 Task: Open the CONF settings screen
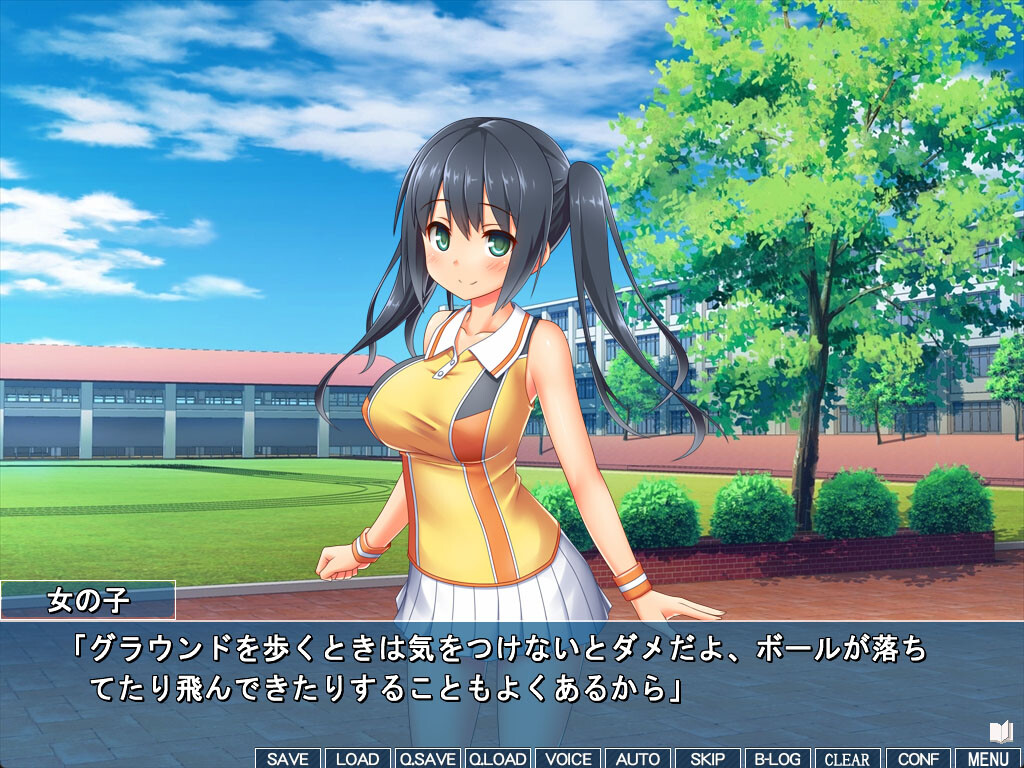click(918, 759)
